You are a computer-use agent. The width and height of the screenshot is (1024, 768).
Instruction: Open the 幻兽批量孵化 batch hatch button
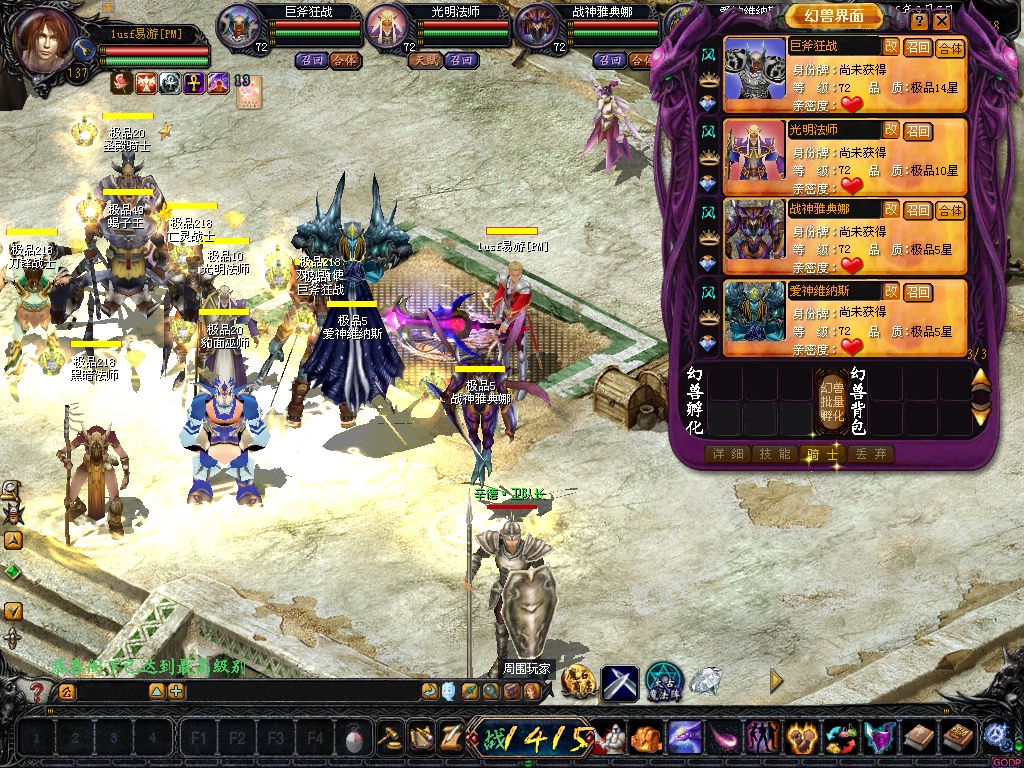click(x=832, y=400)
